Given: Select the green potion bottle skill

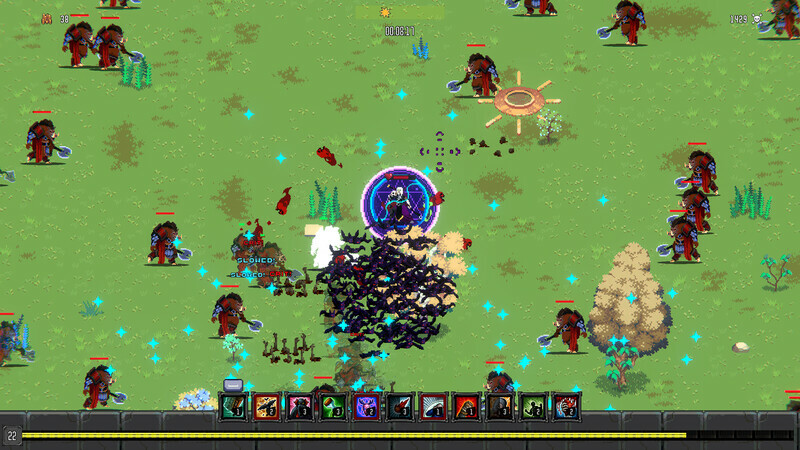Looking at the screenshot, I should [333, 405].
